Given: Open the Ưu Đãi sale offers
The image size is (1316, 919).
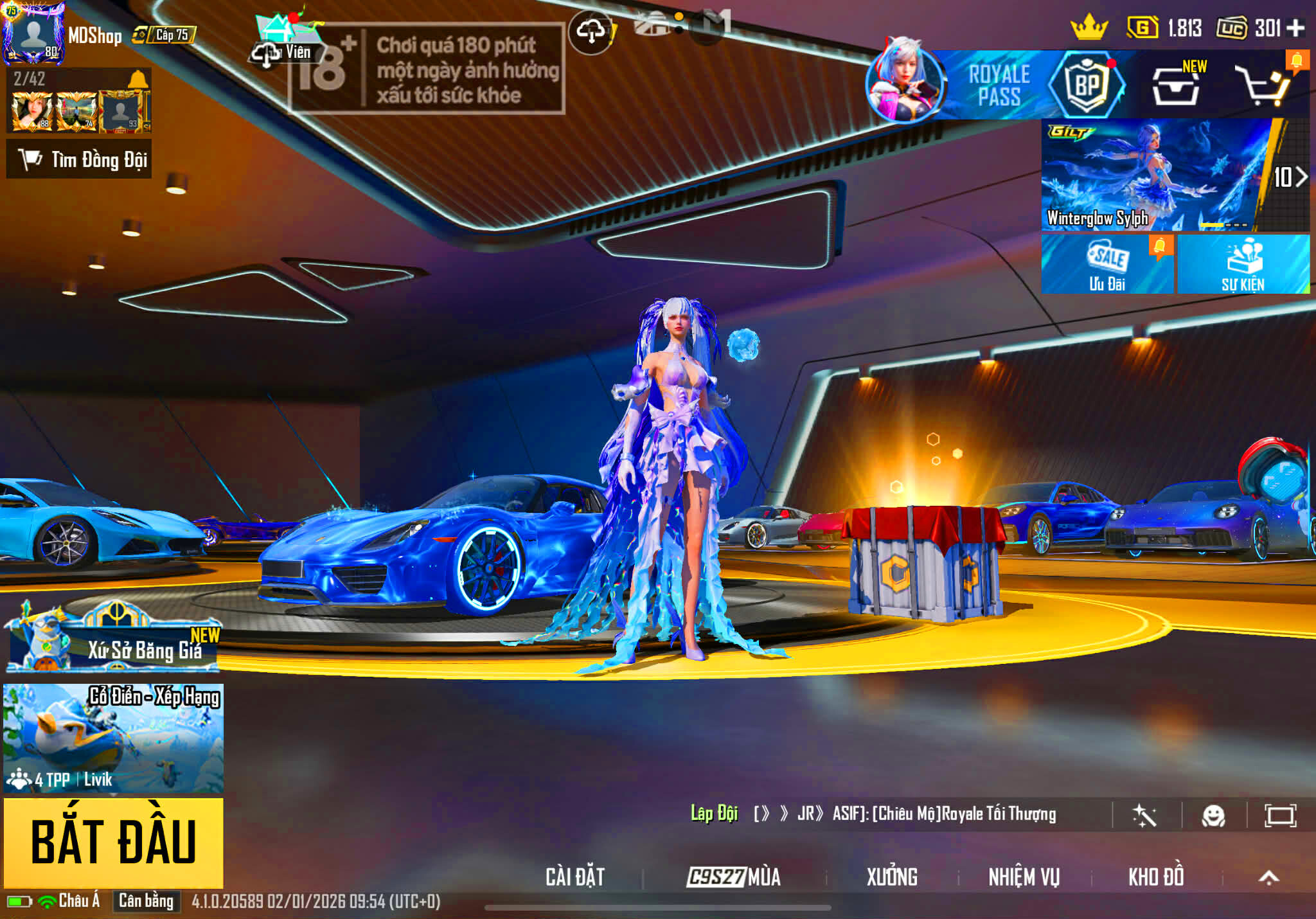Looking at the screenshot, I should [1107, 265].
